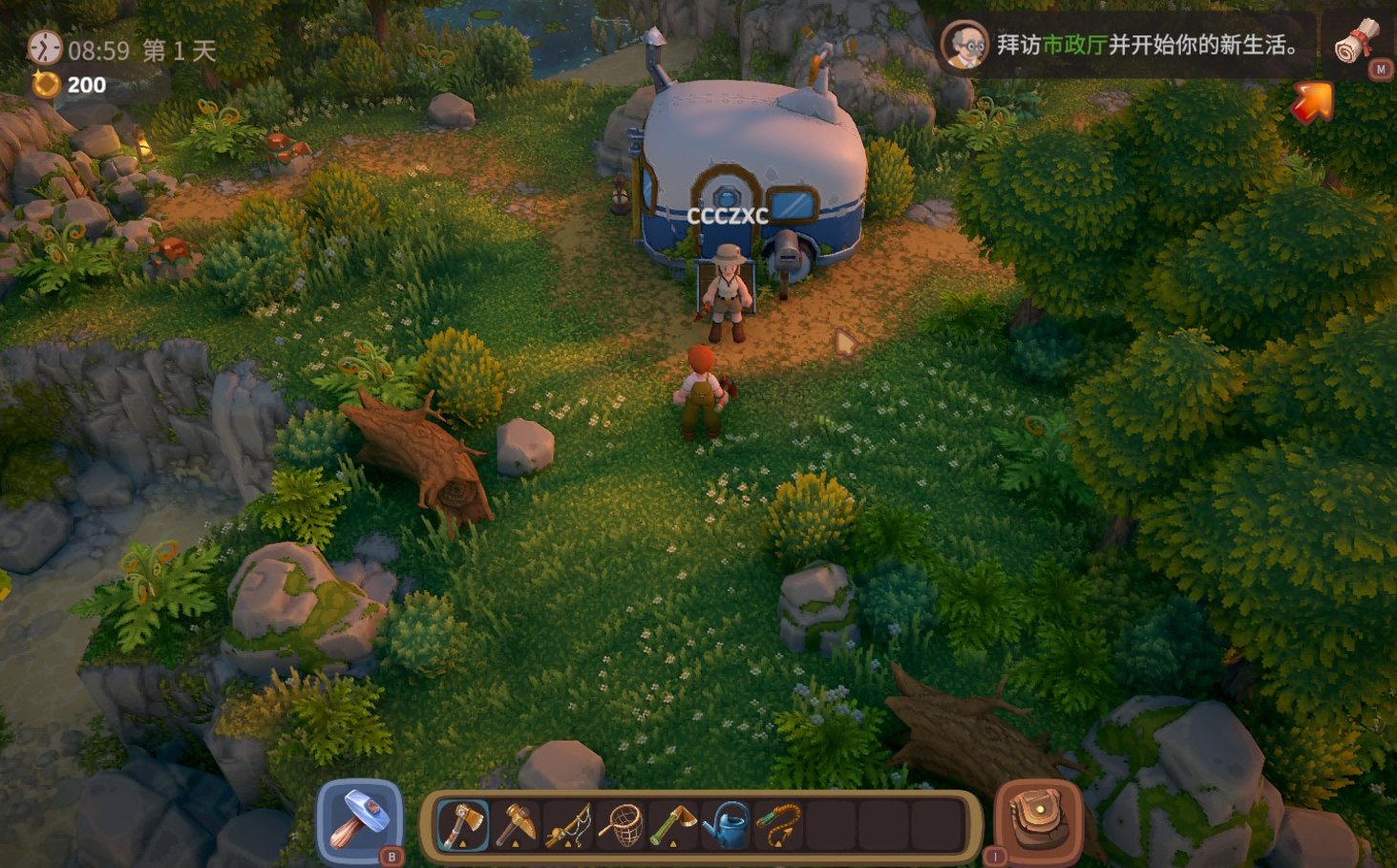Select the pickaxe hotbar slot
Image resolution: width=1397 pixels, height=868 pixels.
[516, 824]
